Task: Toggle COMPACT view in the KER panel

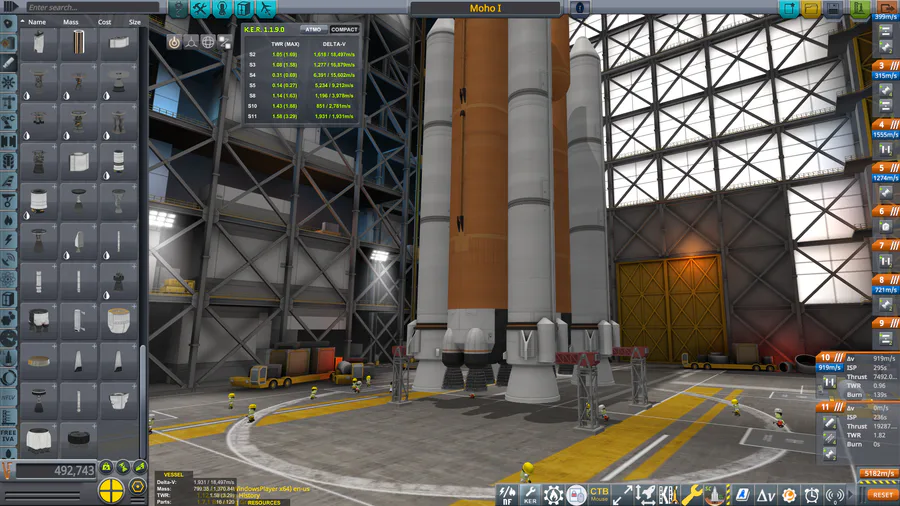Action: pos(344,29)
